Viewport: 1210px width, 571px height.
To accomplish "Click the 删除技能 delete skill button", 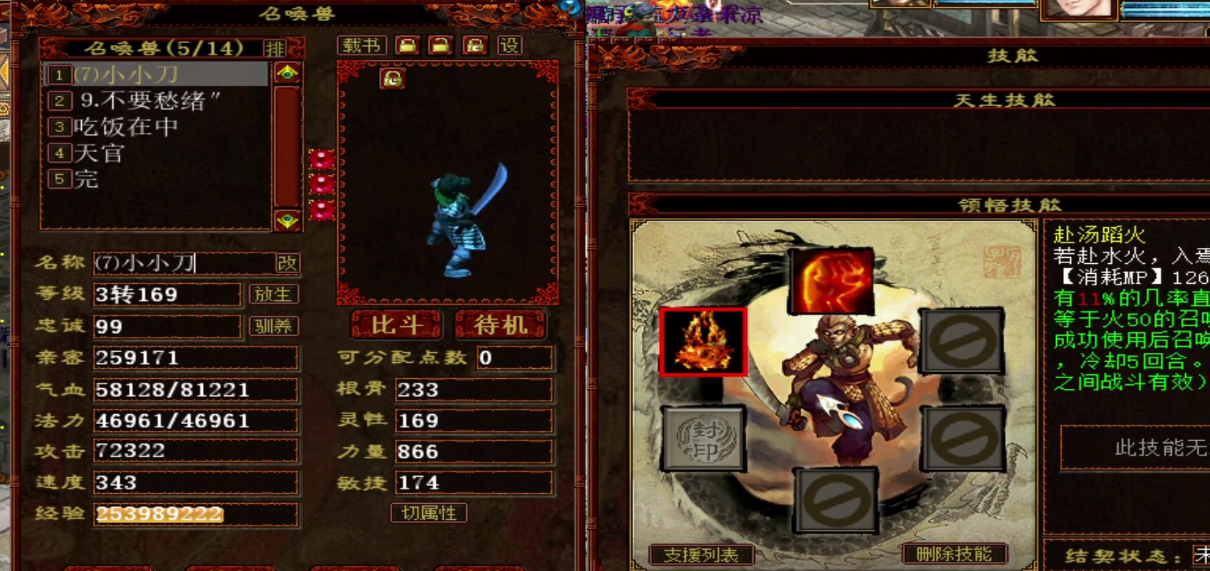I will pos(954,554).
